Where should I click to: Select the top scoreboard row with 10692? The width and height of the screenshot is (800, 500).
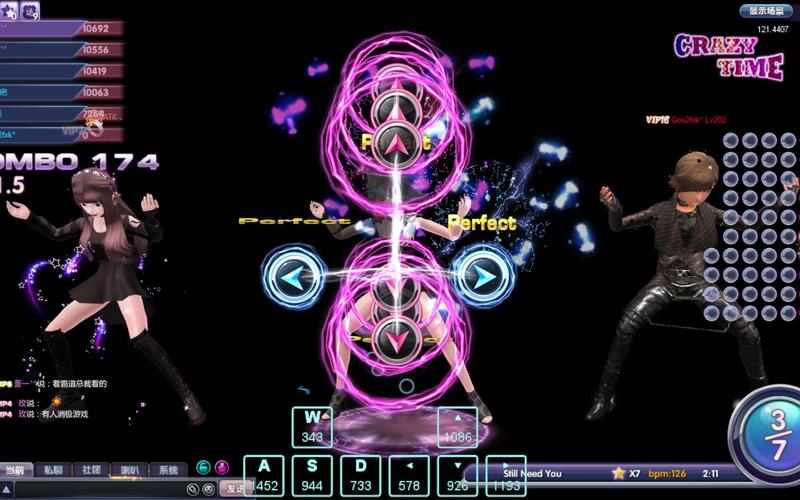60,28
